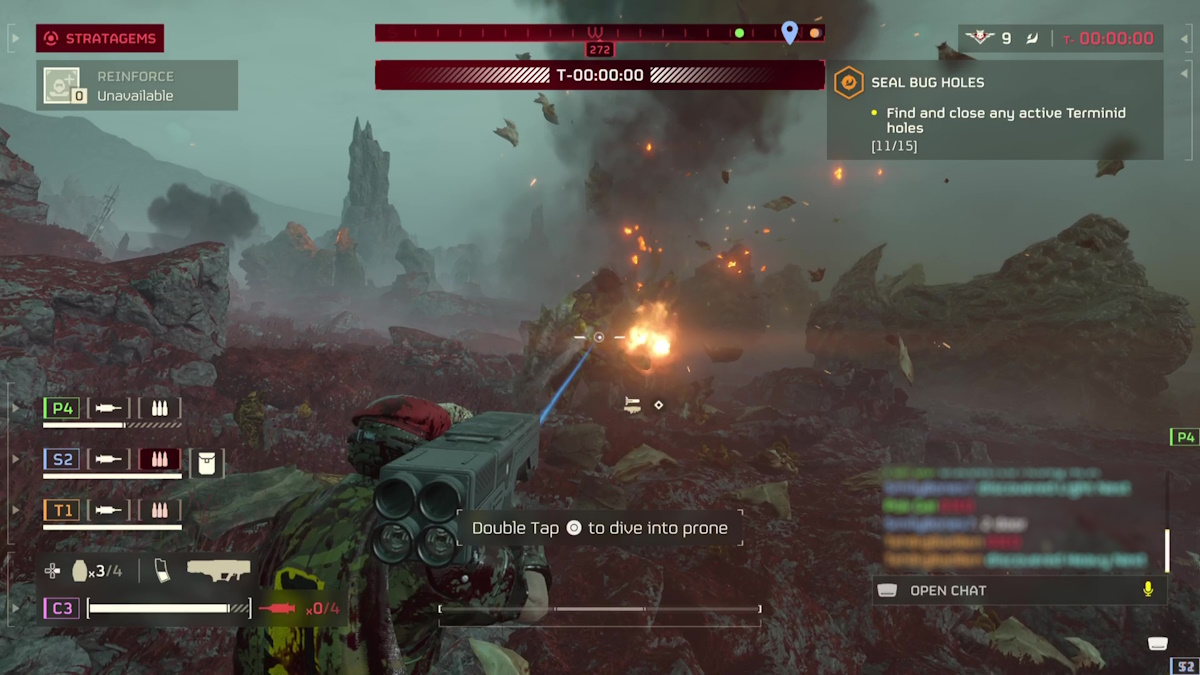
Task: Click the blue location marker on compass
Action: point(789,33)
